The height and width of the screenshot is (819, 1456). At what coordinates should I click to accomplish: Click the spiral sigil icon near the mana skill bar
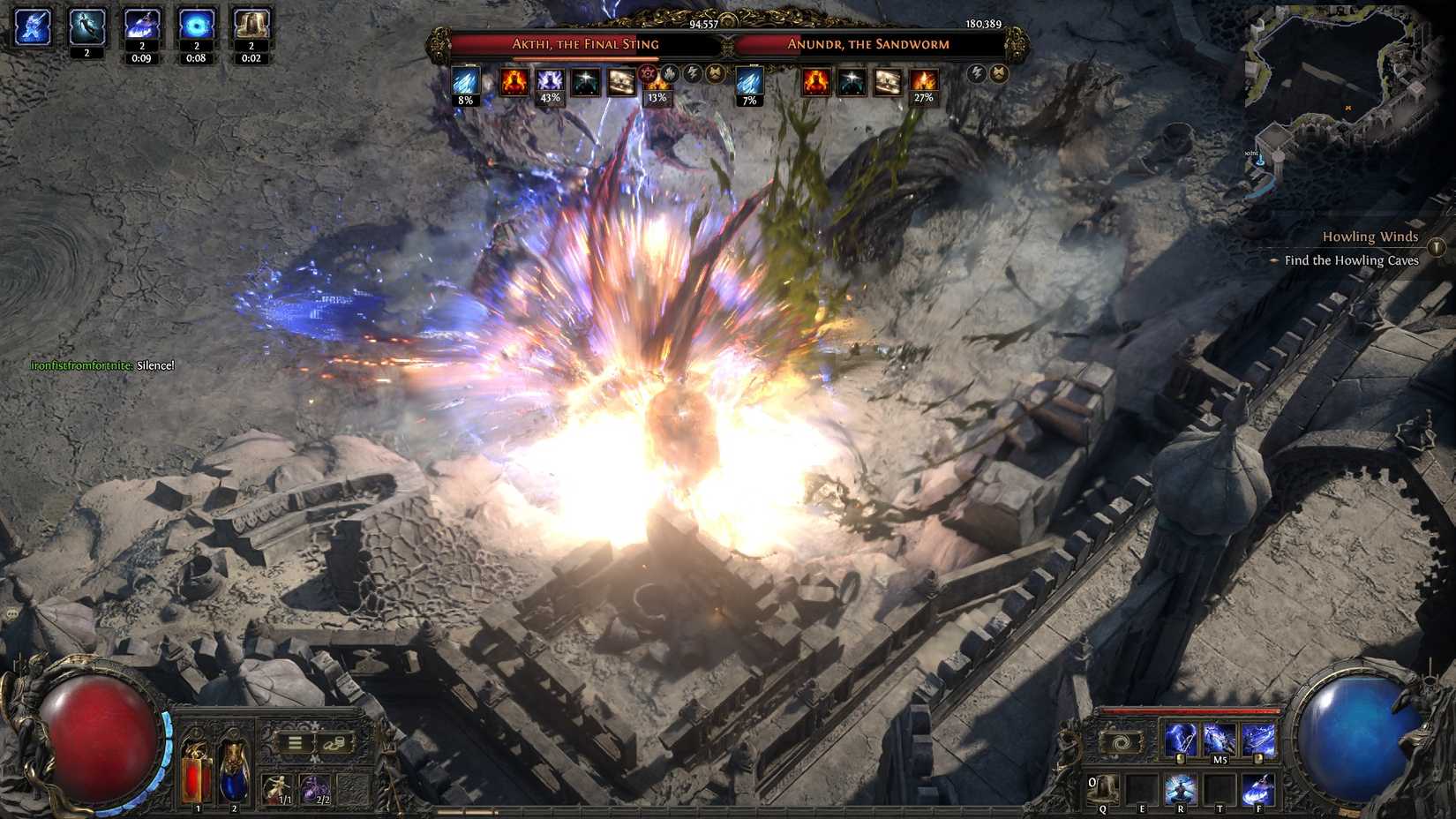(x=1120, y=742)
